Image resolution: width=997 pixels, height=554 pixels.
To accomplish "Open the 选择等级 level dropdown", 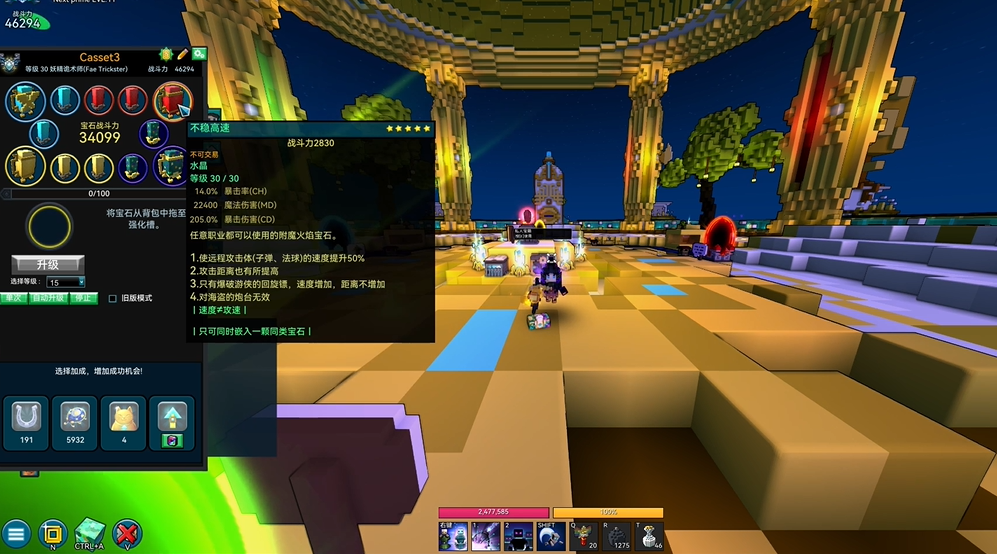I will coord(67,283).
